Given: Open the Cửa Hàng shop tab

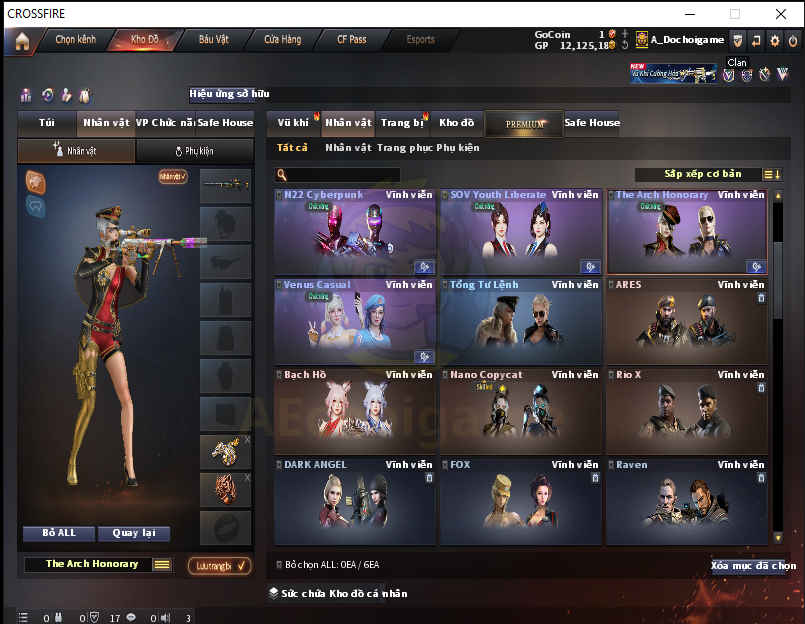Looking at the screenshot, I should (282, 40).
